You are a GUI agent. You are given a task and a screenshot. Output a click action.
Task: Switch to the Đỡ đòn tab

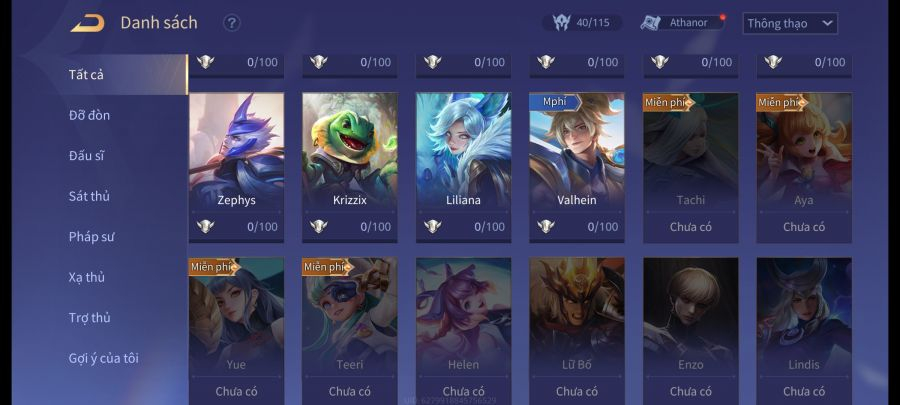90,115
